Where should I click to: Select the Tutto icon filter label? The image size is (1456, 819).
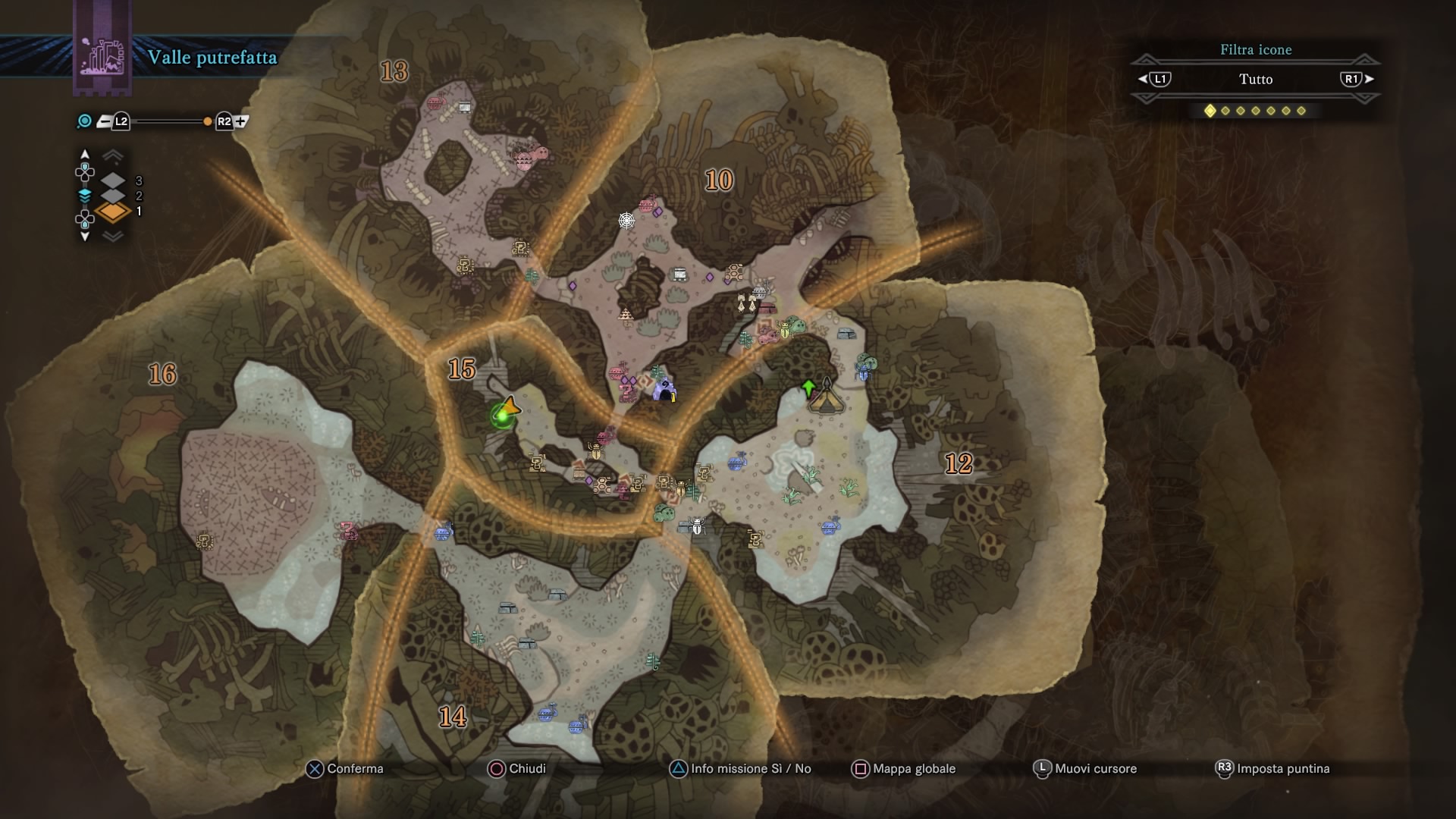pyautogui.click(x=1256, y=79)
